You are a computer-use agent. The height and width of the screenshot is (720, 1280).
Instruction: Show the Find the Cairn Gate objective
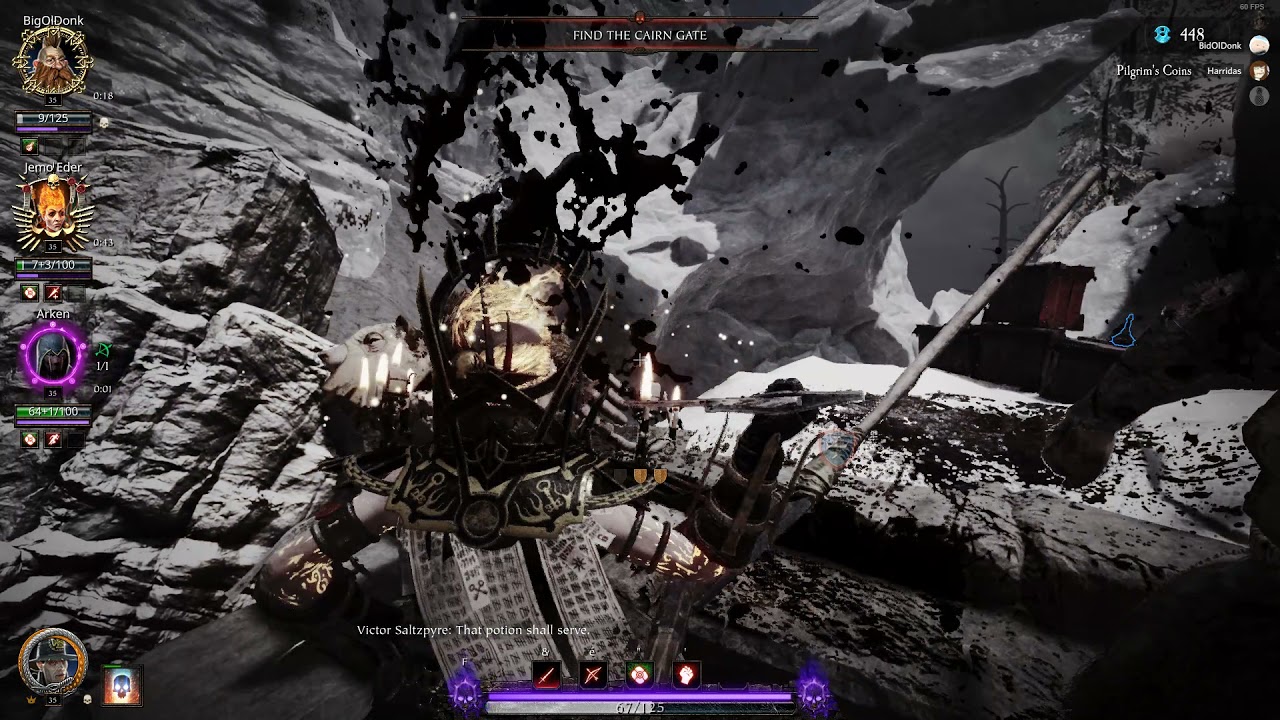point(639,35)
